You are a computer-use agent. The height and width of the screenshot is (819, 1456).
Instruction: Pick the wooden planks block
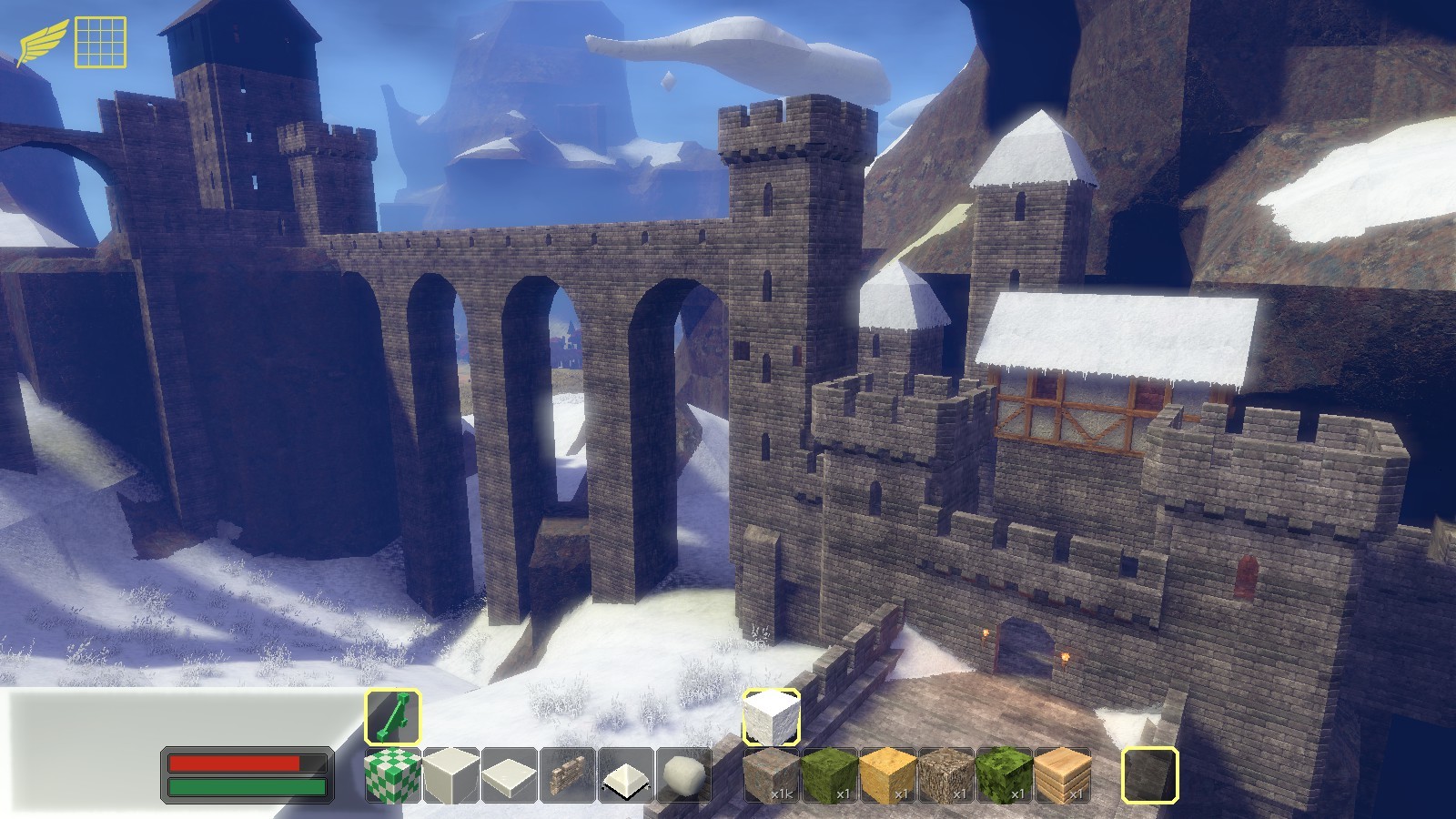click(x=1063, y=775)
